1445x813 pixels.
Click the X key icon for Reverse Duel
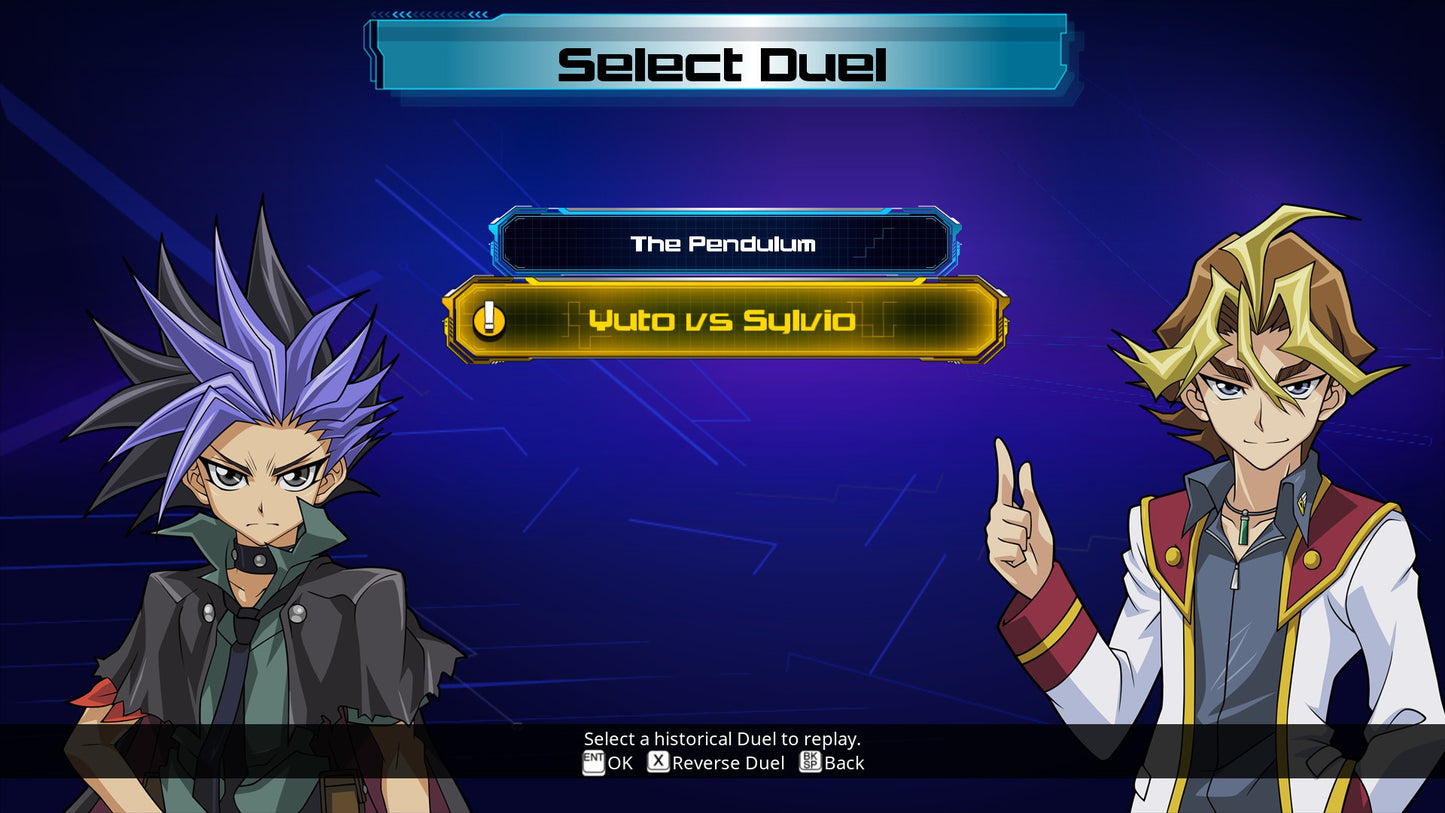657,762
